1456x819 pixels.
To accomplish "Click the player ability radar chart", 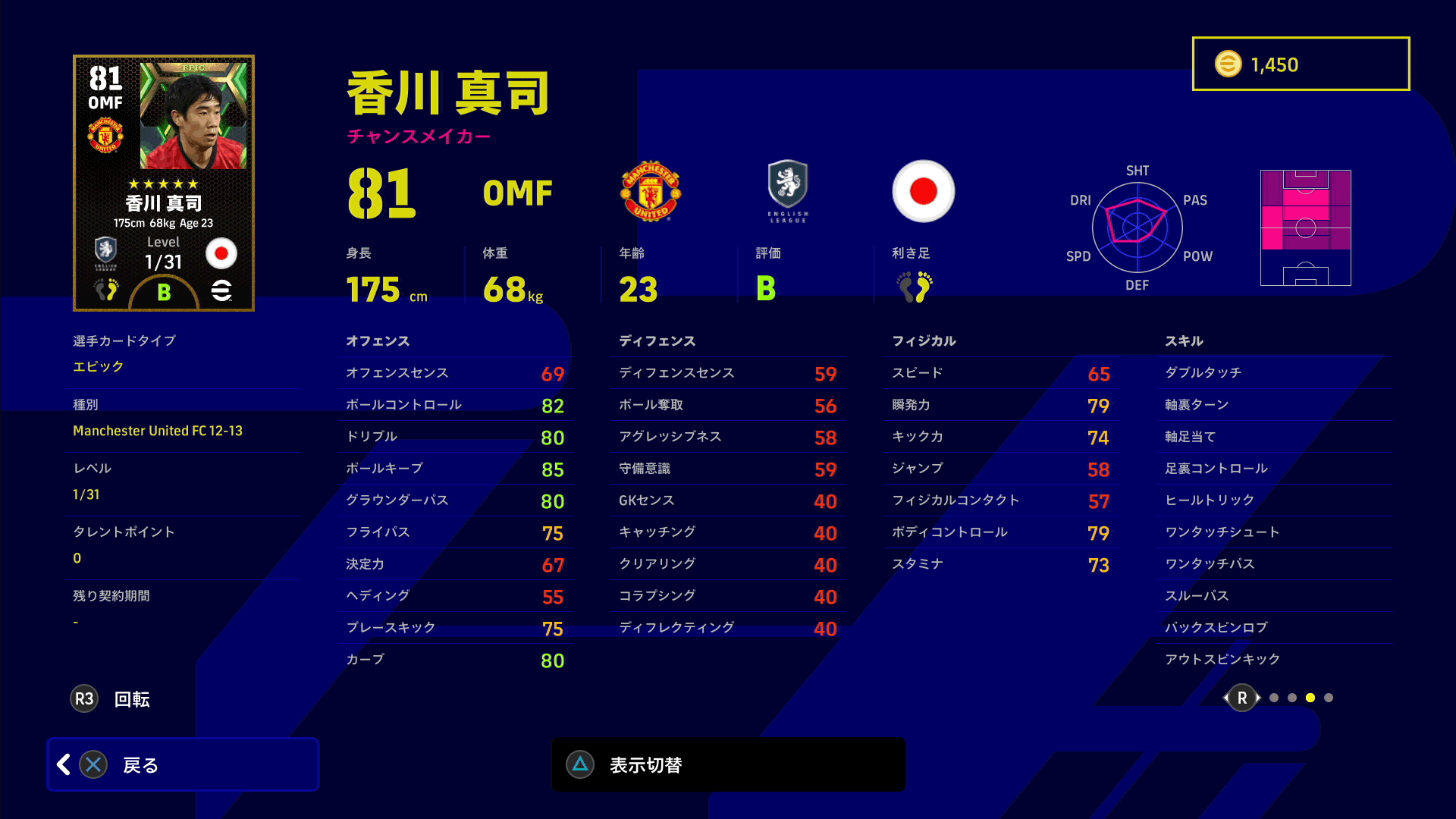I will 1137,227.
